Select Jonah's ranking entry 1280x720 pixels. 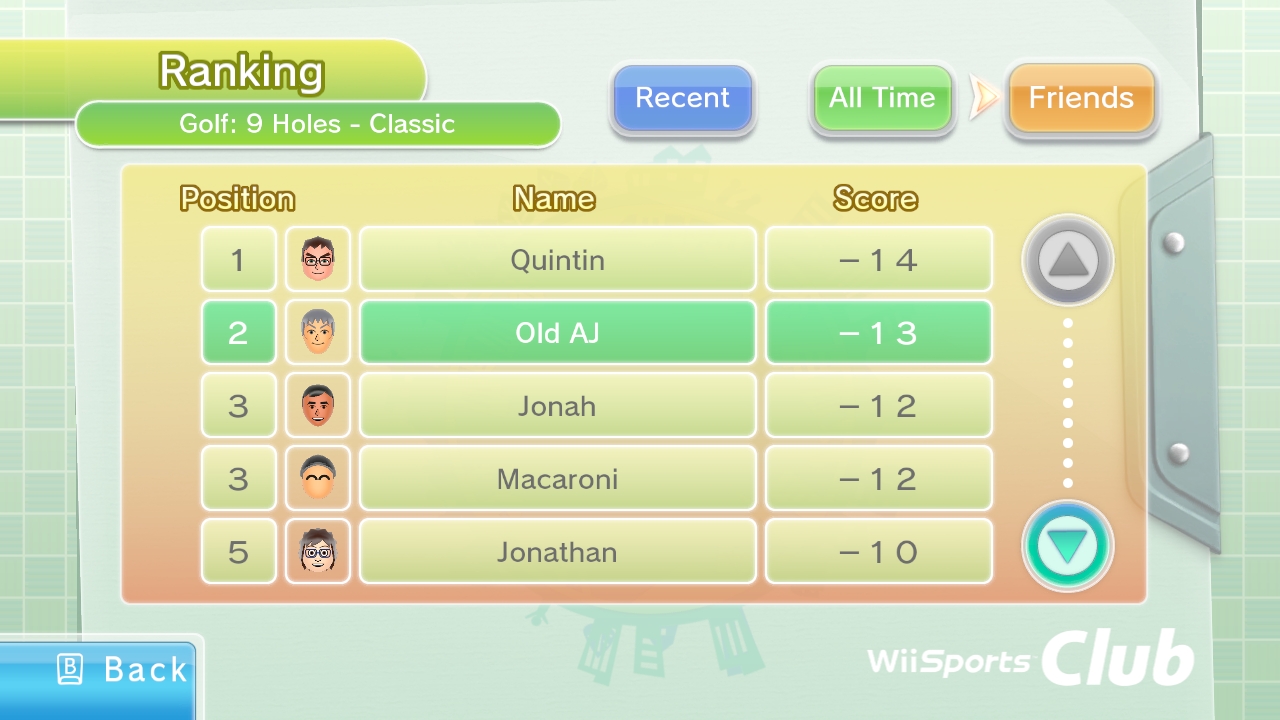coord(557,406)
